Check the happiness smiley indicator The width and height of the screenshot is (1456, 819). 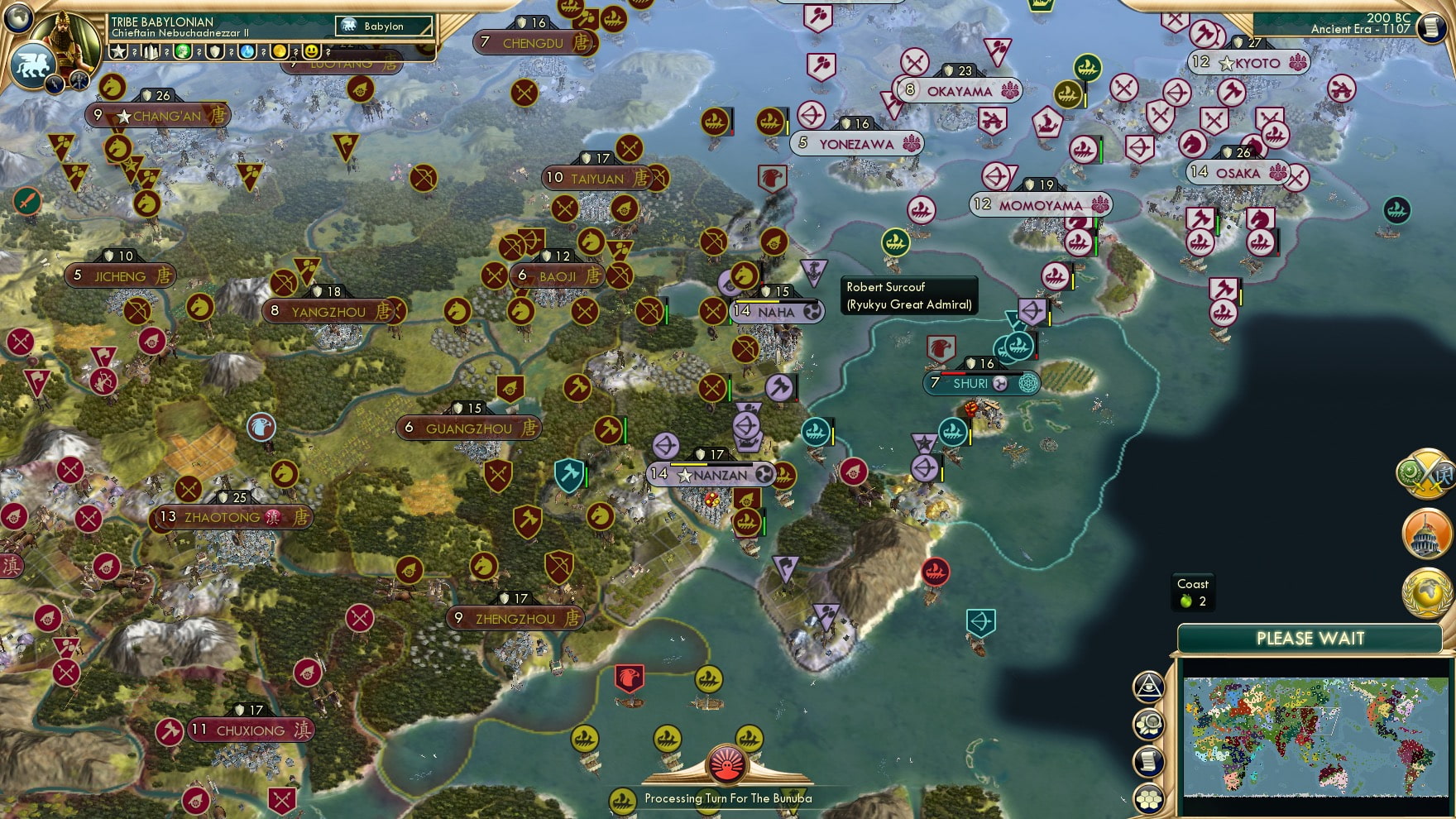[x=312, y=53]
